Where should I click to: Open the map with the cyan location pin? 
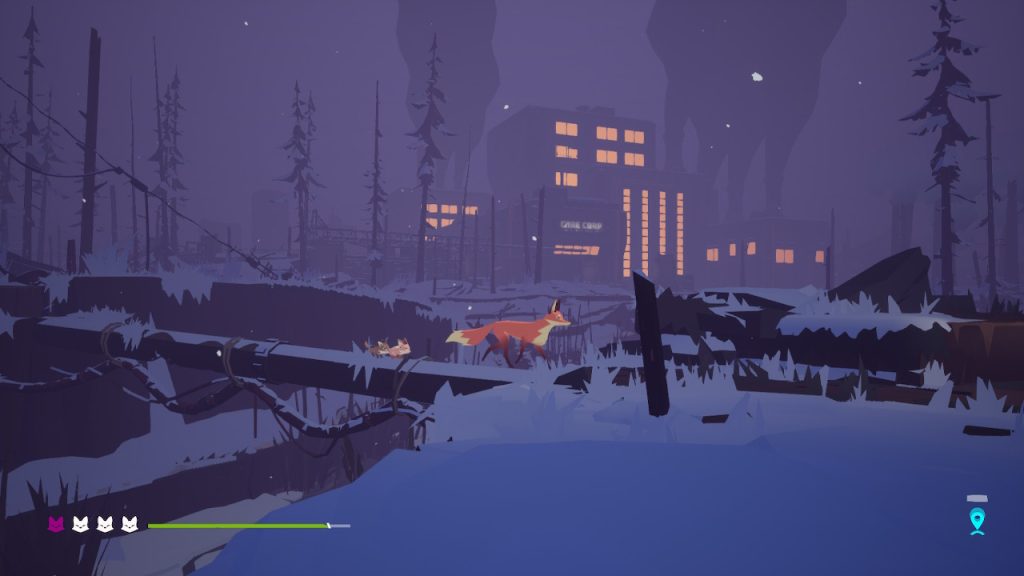[x=977, y=520]
